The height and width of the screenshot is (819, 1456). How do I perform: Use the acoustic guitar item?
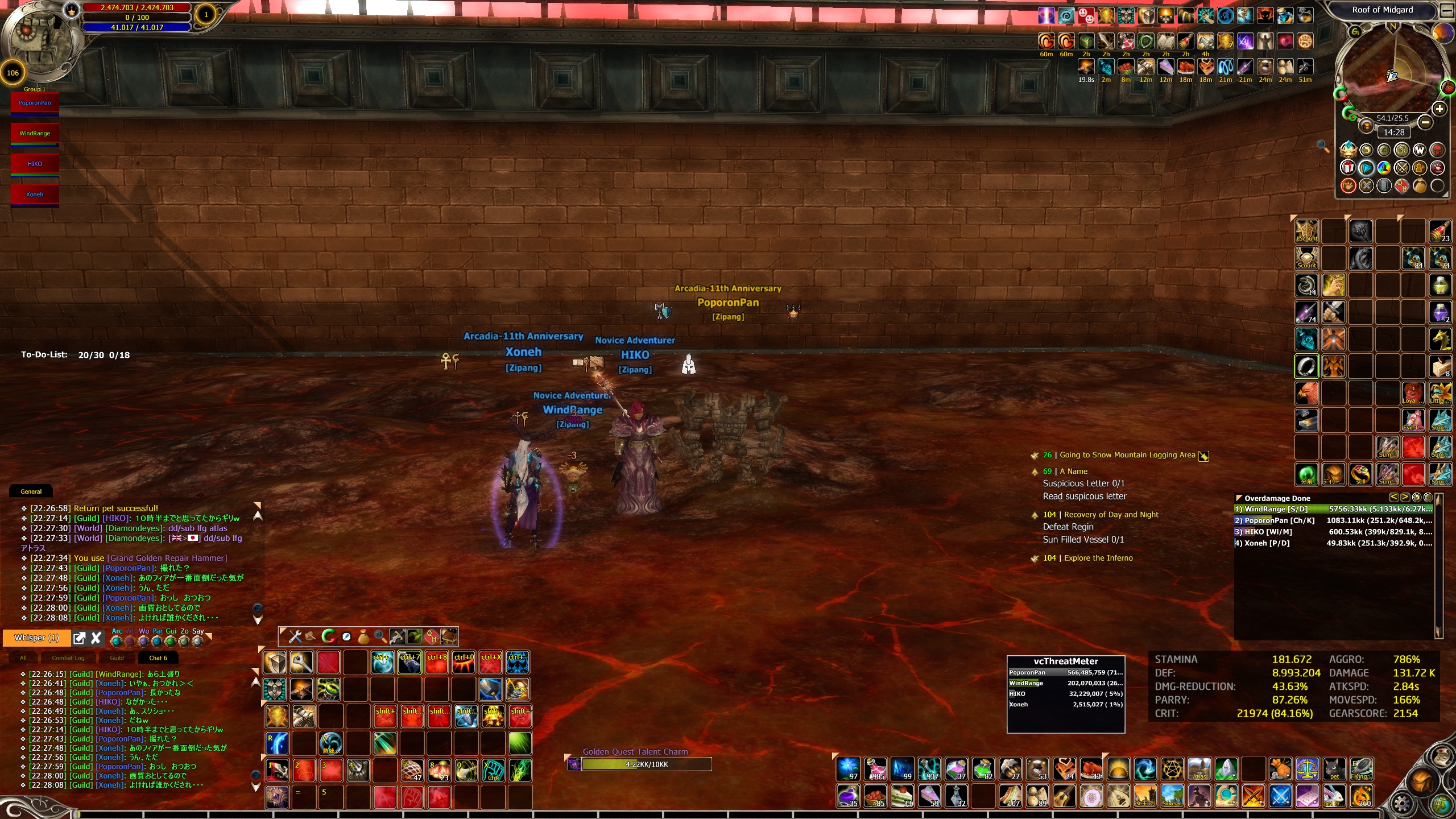pos(1064,796)
